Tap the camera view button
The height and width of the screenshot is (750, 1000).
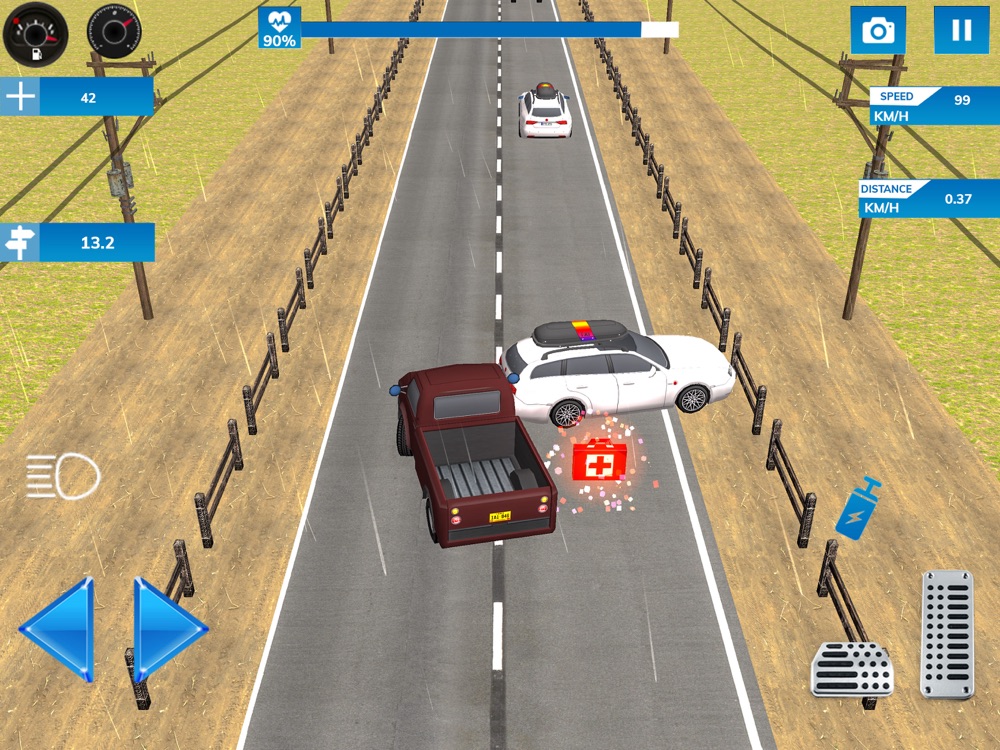point(878,30)
